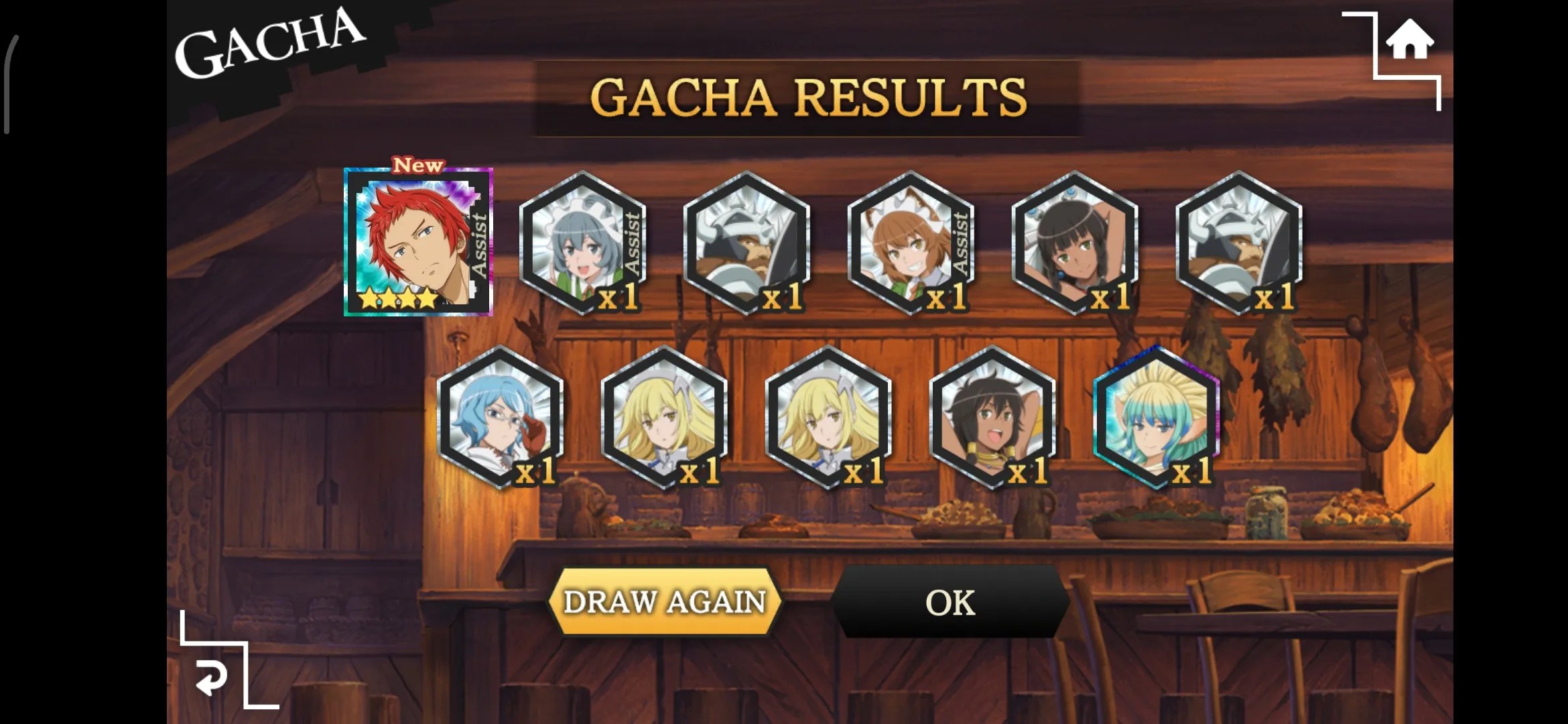Go to the home screen
The width and height of the screenshot is (1568, 724).
1409,40
